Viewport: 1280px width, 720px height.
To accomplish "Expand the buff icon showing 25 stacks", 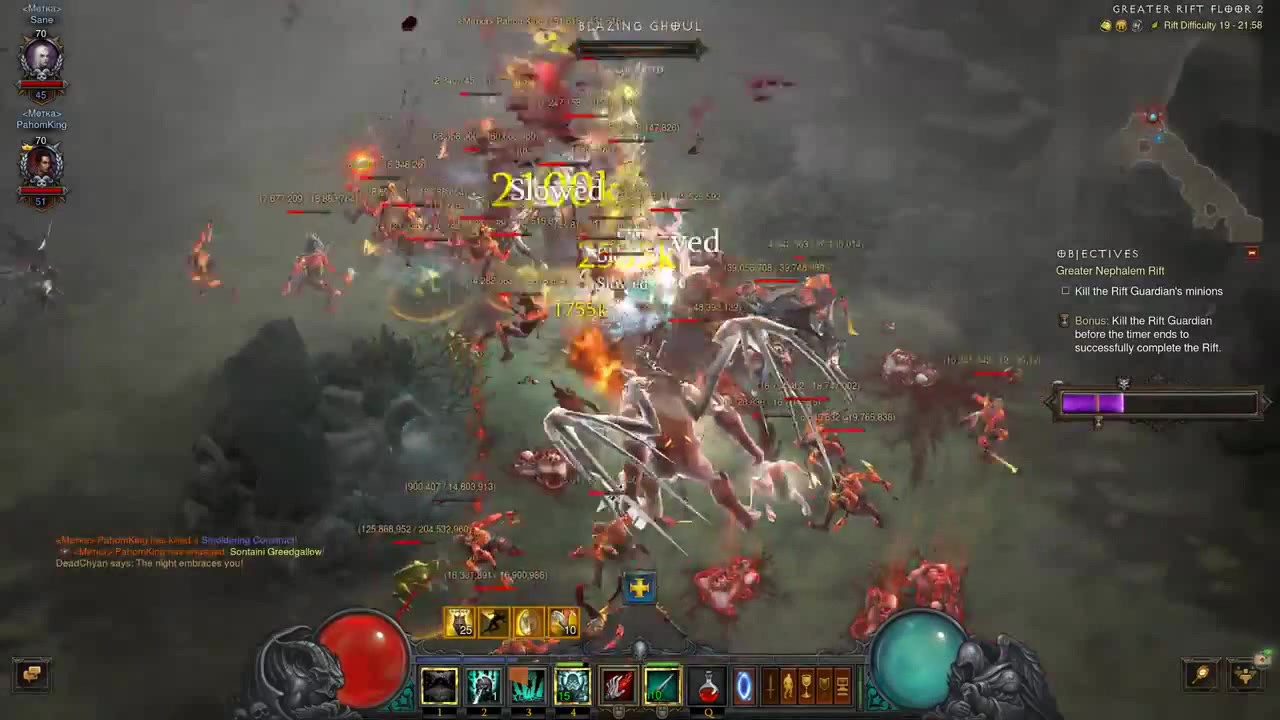I will (458, 623).
